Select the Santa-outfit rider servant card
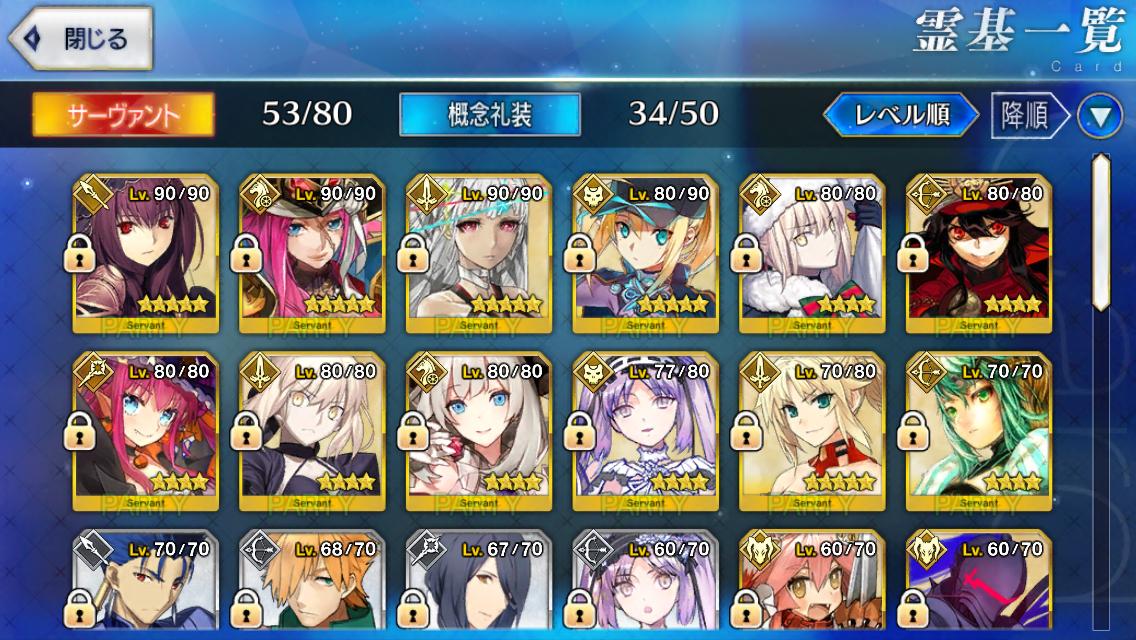Image resolution: width=1136 pixels, height=640 pixels. (812, 252)
